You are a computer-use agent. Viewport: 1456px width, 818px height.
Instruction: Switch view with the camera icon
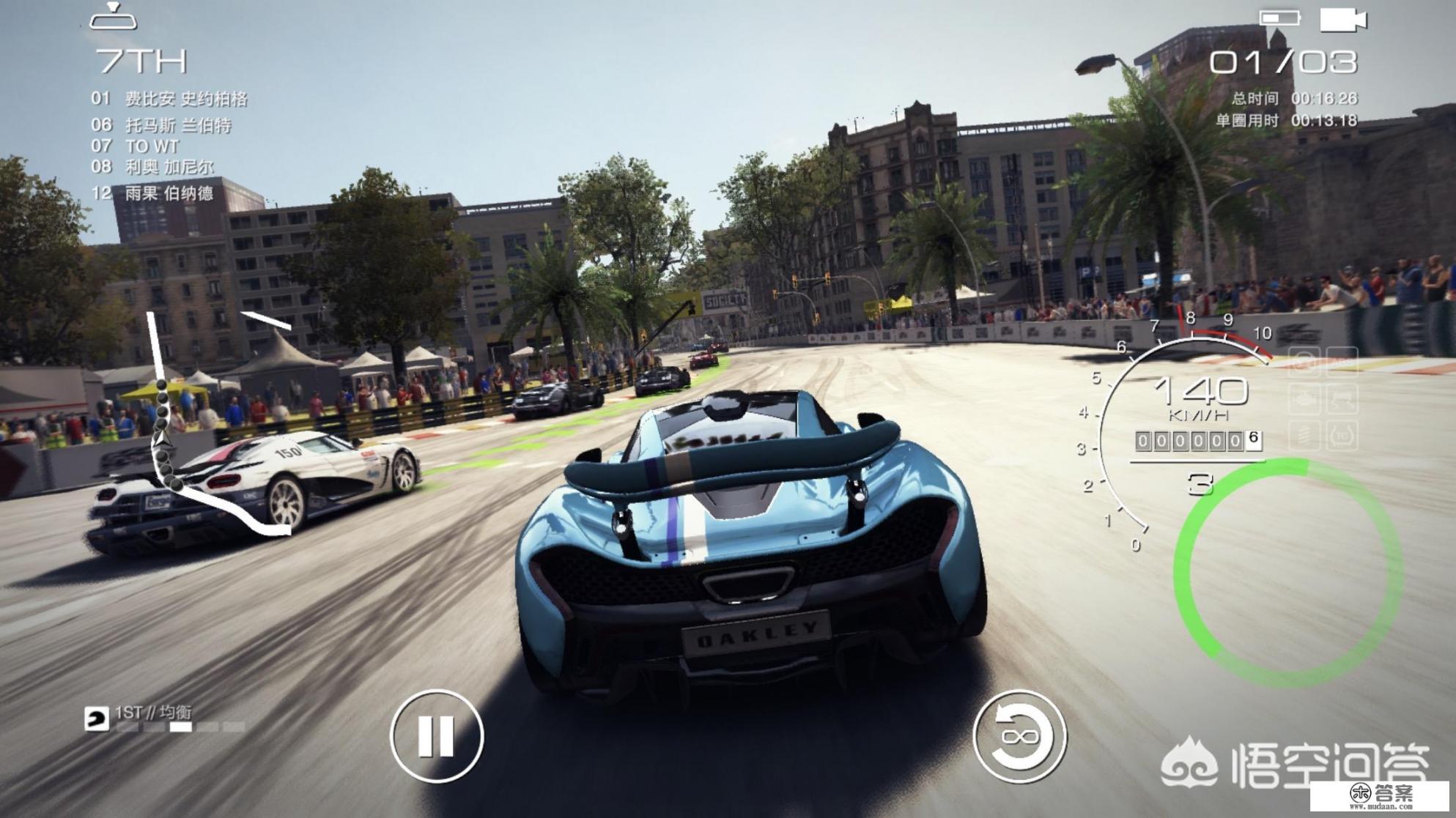pos(1342,20)
